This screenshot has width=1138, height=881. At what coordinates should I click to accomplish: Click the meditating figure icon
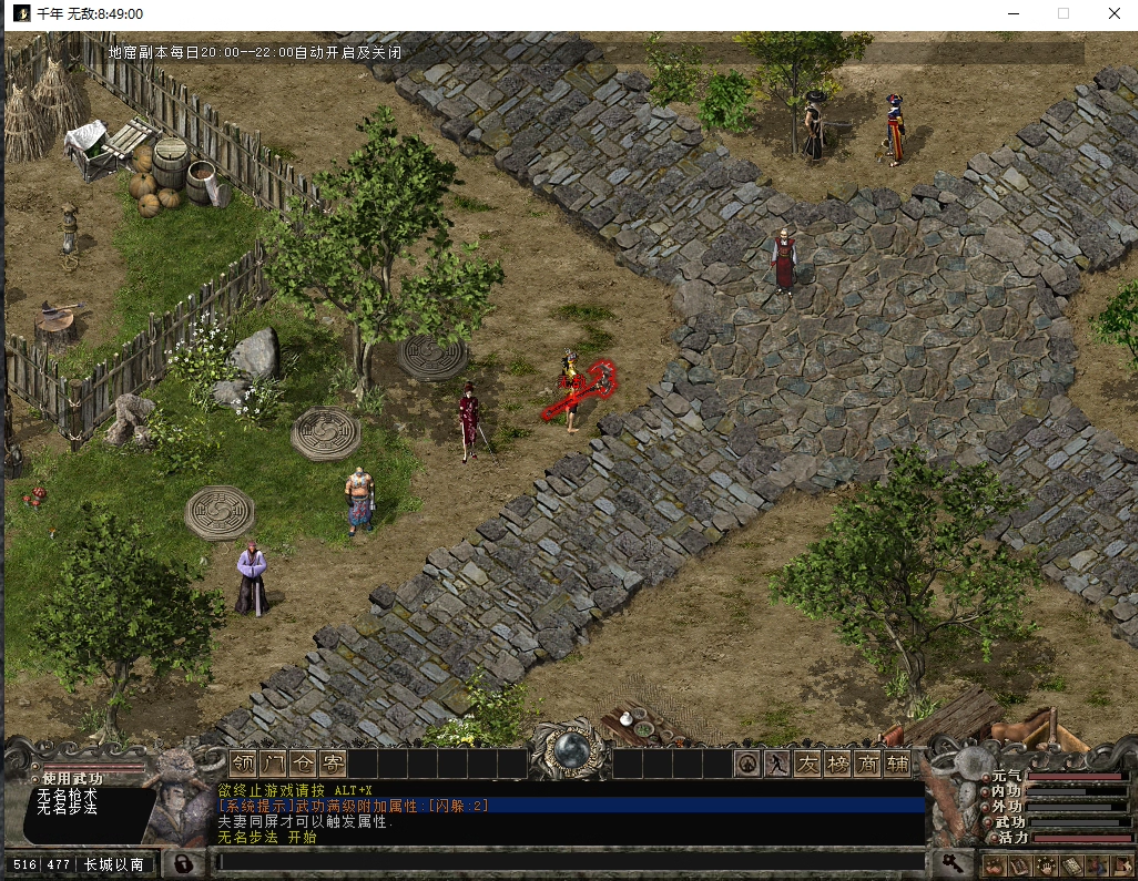pyautogui.click(x=747, y=764)
